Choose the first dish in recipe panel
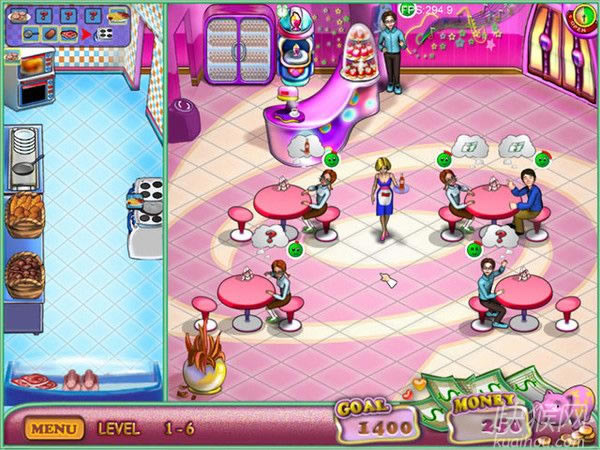Viewport: 600px width, 450px height. tap(19, 16)
